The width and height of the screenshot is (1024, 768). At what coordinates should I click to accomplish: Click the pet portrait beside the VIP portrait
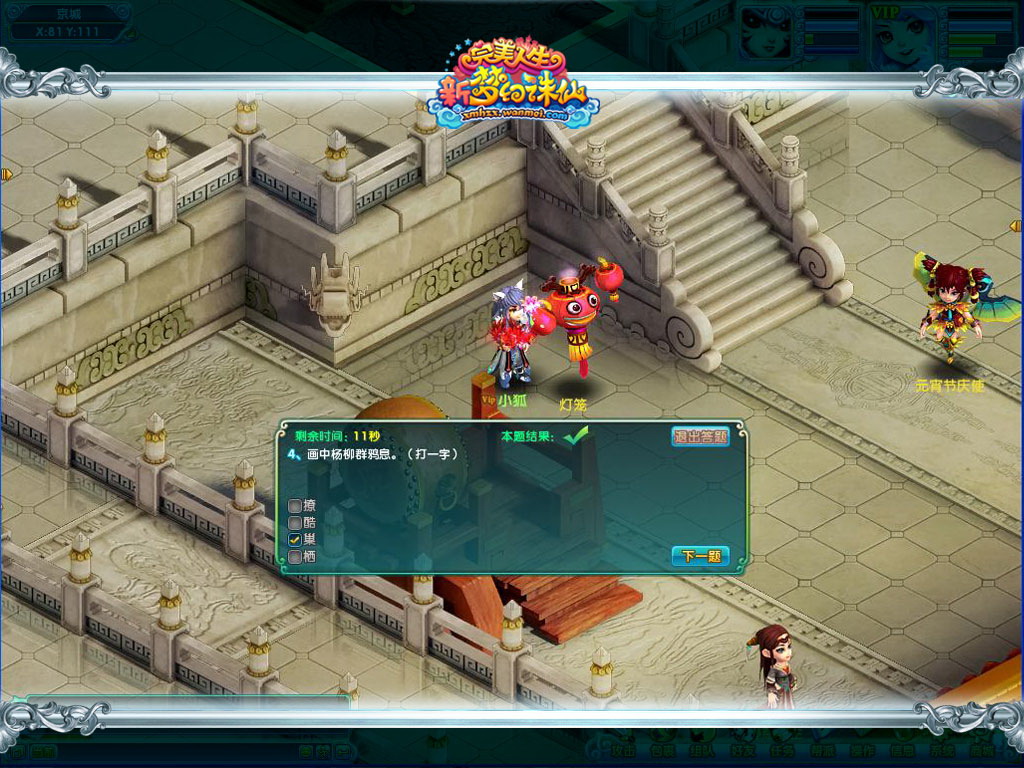point(767,33)
